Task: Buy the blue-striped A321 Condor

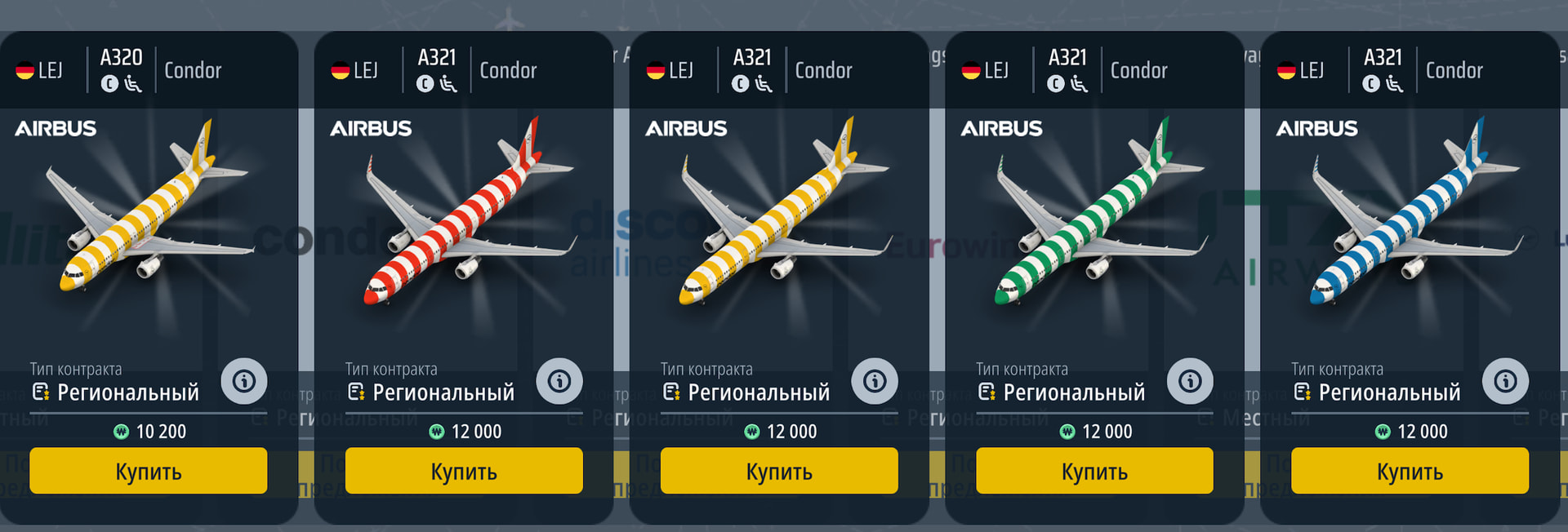Action: click(x=1410, y=471)
